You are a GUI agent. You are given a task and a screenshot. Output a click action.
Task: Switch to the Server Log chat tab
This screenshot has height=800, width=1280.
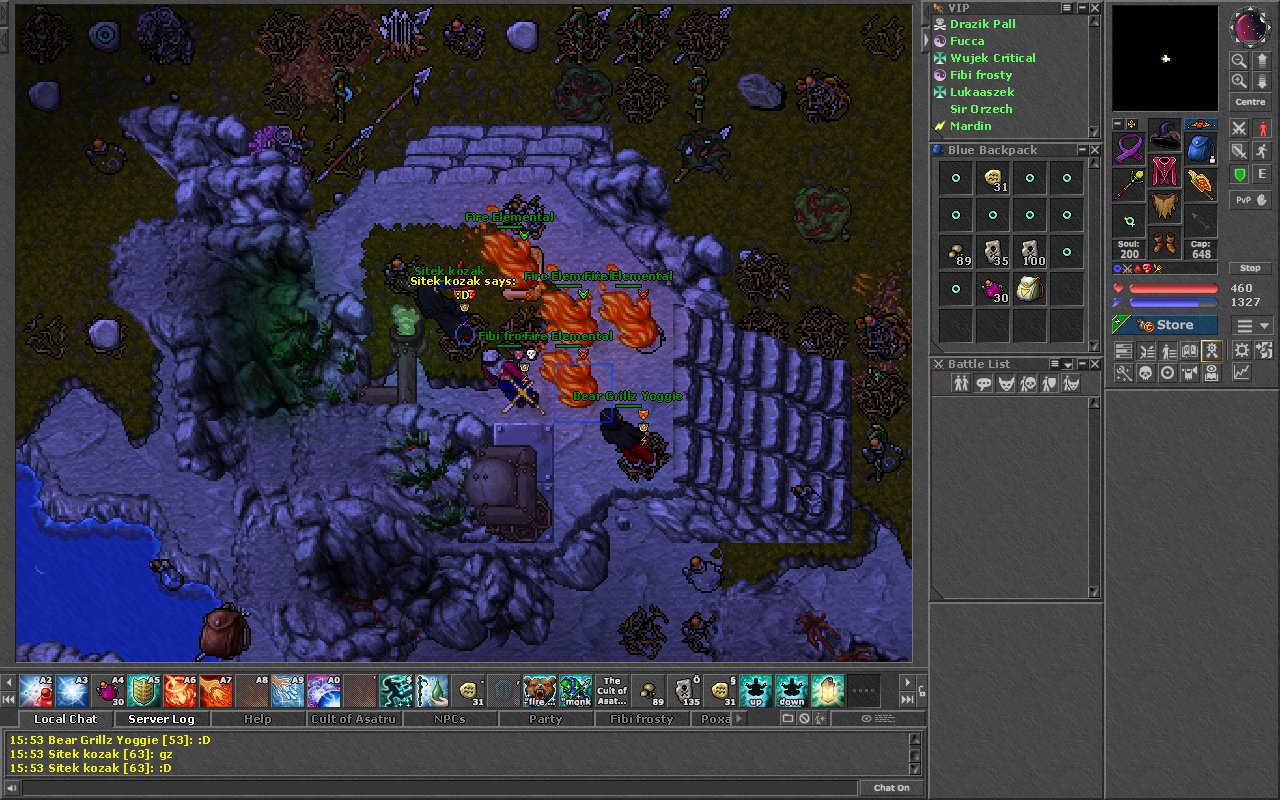[161, 719]
